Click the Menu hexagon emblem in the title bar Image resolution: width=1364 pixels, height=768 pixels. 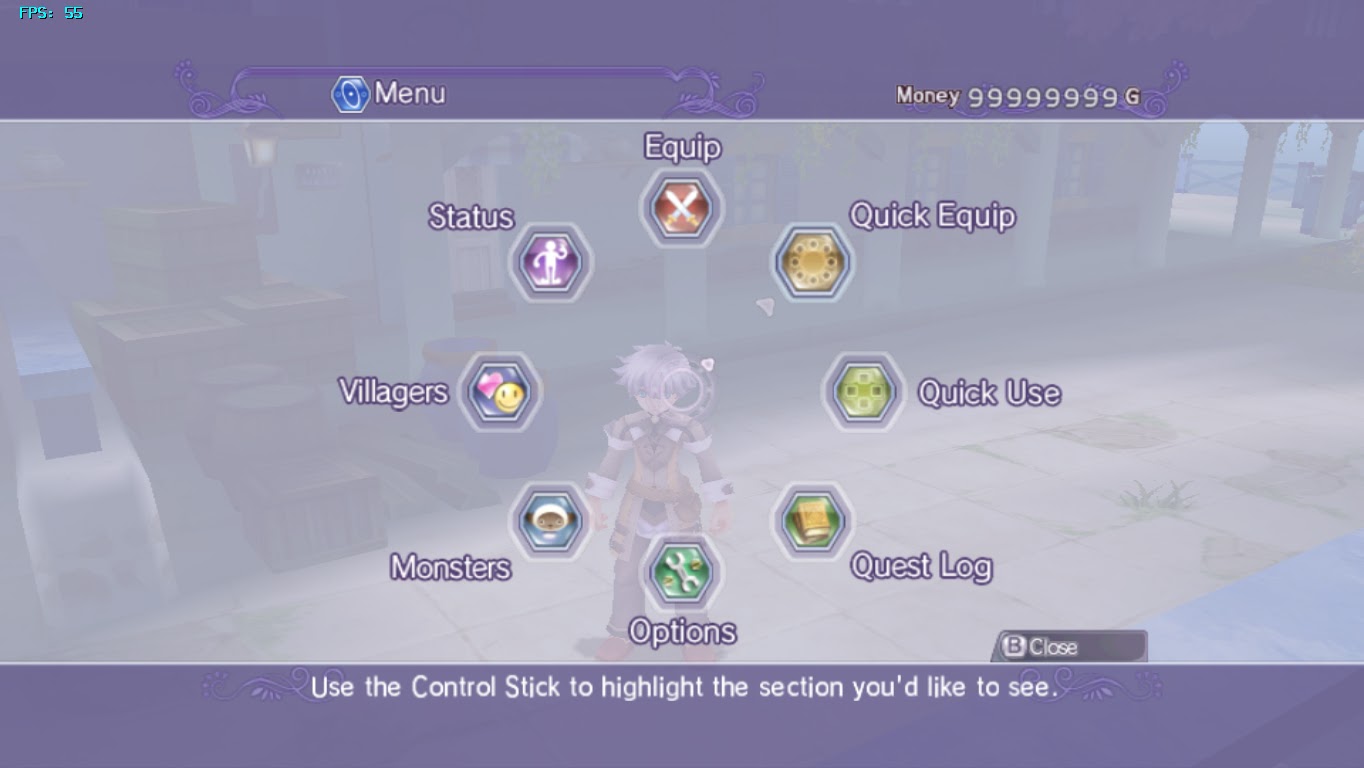[x=351, y=93]
